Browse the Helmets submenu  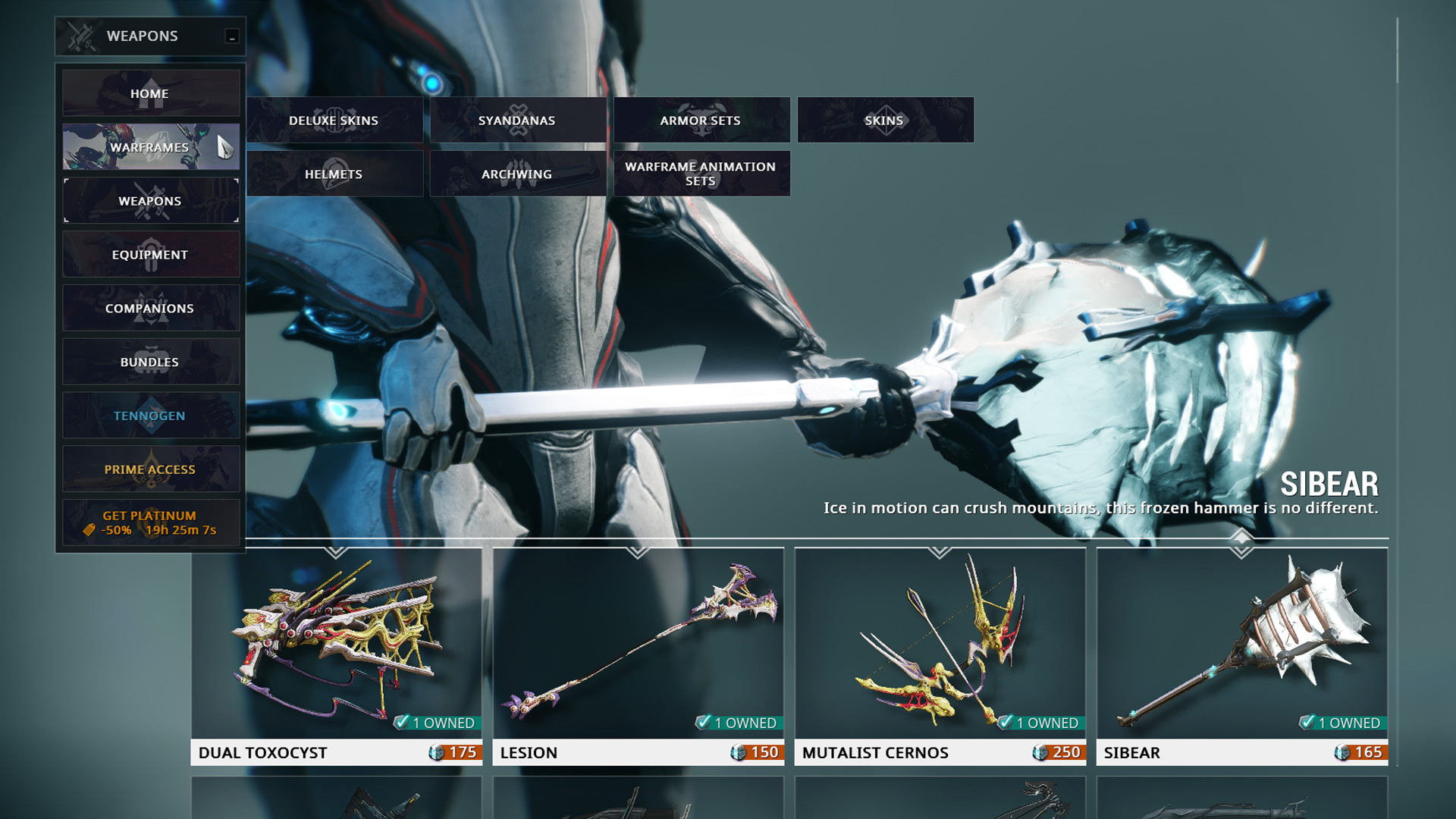click(334, 174)
